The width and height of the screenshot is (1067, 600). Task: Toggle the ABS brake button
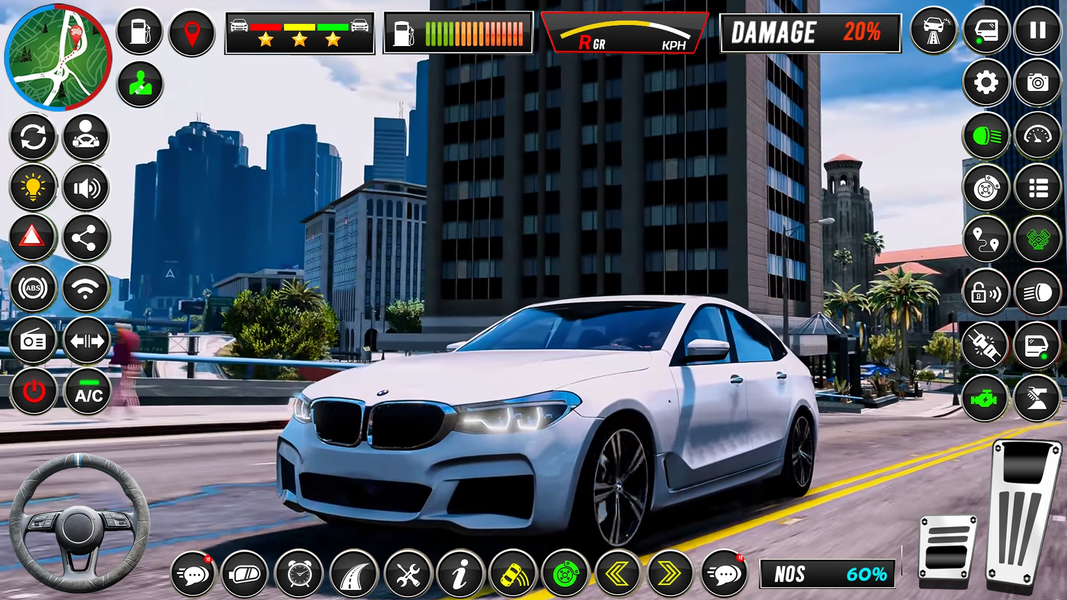point(33,290)
